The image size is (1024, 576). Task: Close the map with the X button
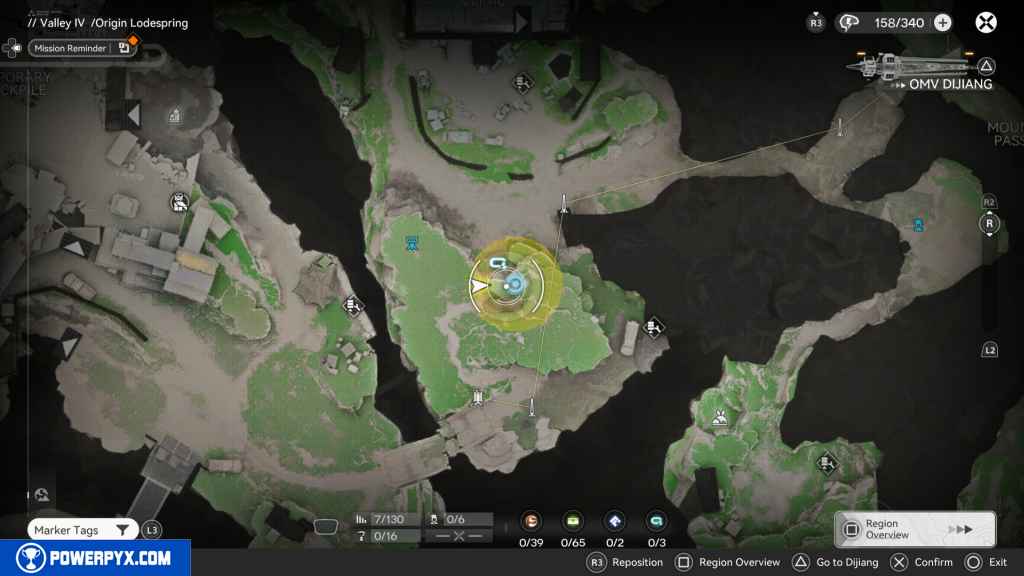[986, 22]
